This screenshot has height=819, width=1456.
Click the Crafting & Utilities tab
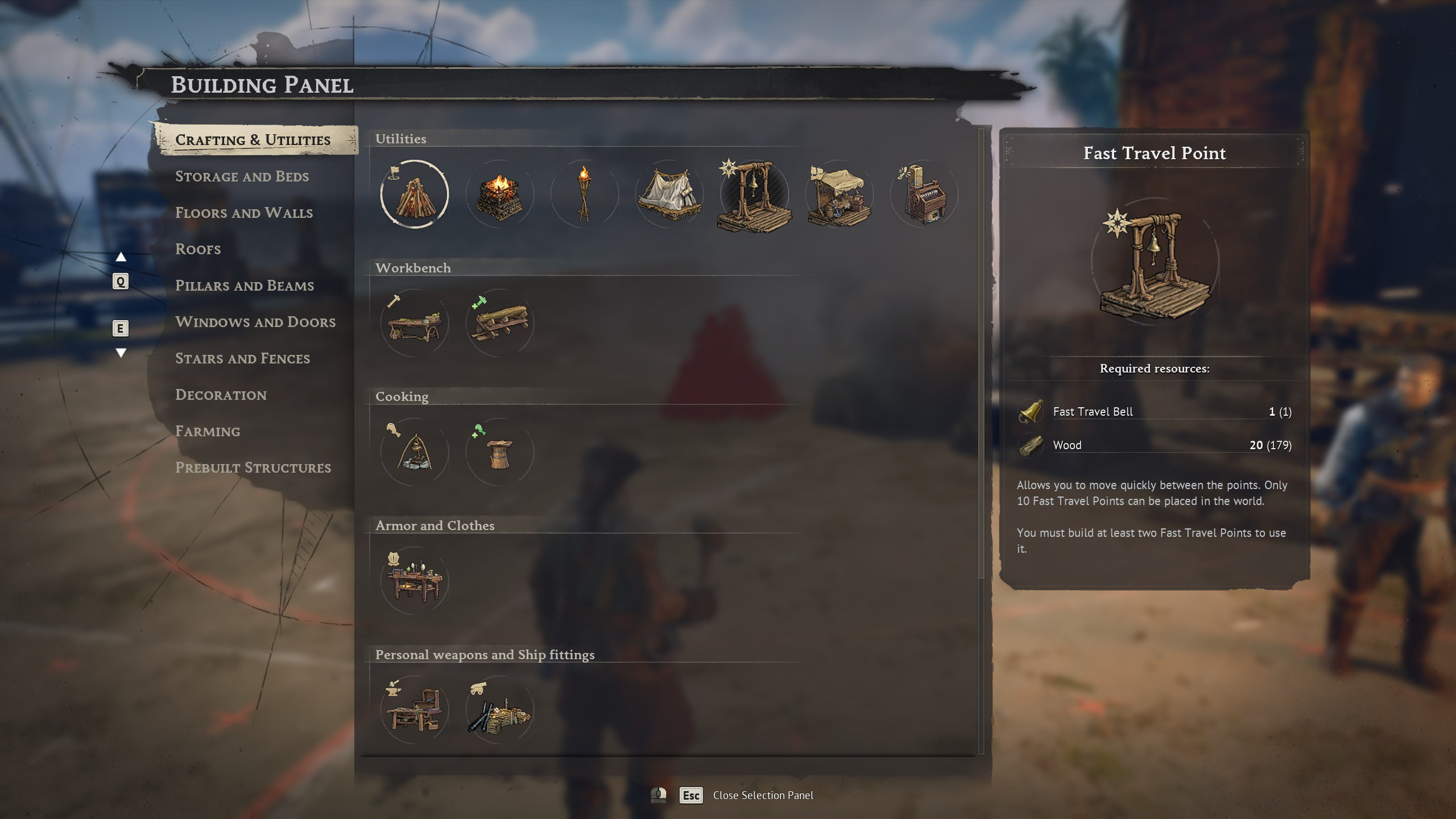click(x=253, y=140)
